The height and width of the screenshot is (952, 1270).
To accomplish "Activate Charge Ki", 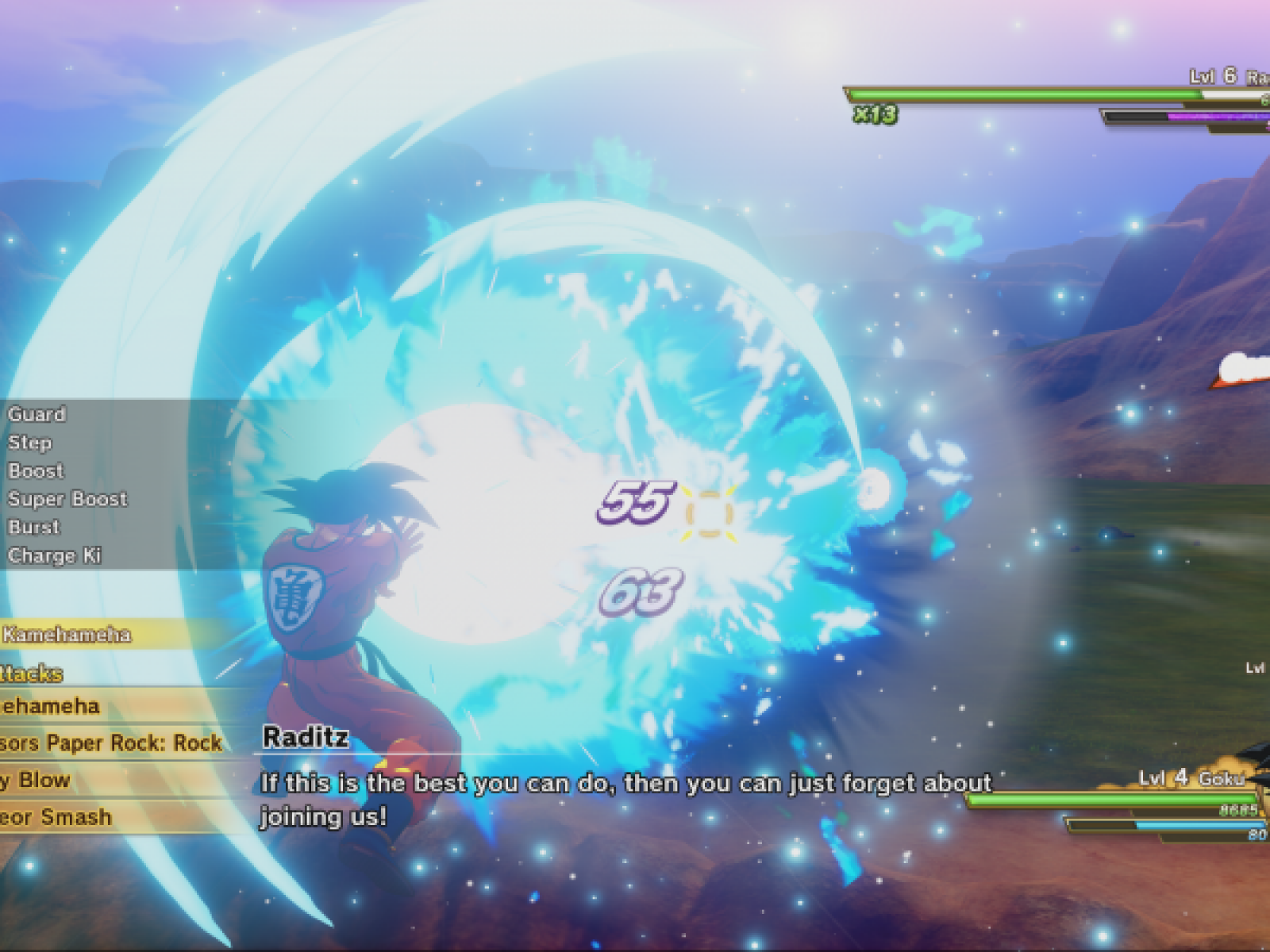I will (56, 556).
